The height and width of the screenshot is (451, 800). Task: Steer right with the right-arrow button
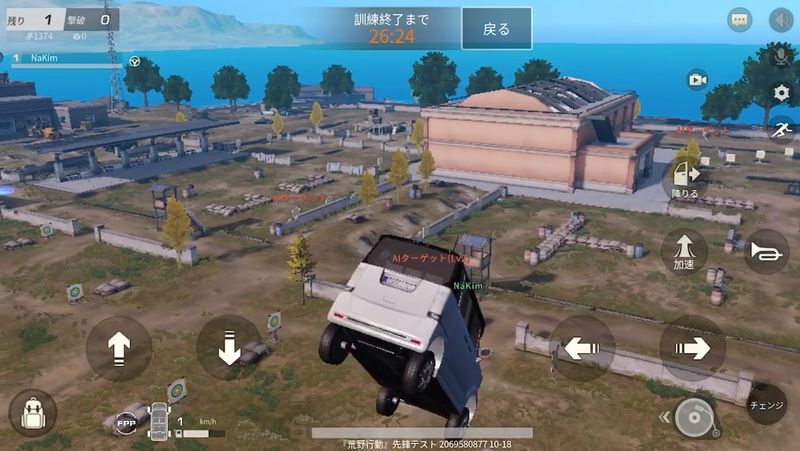coord(692,348)
